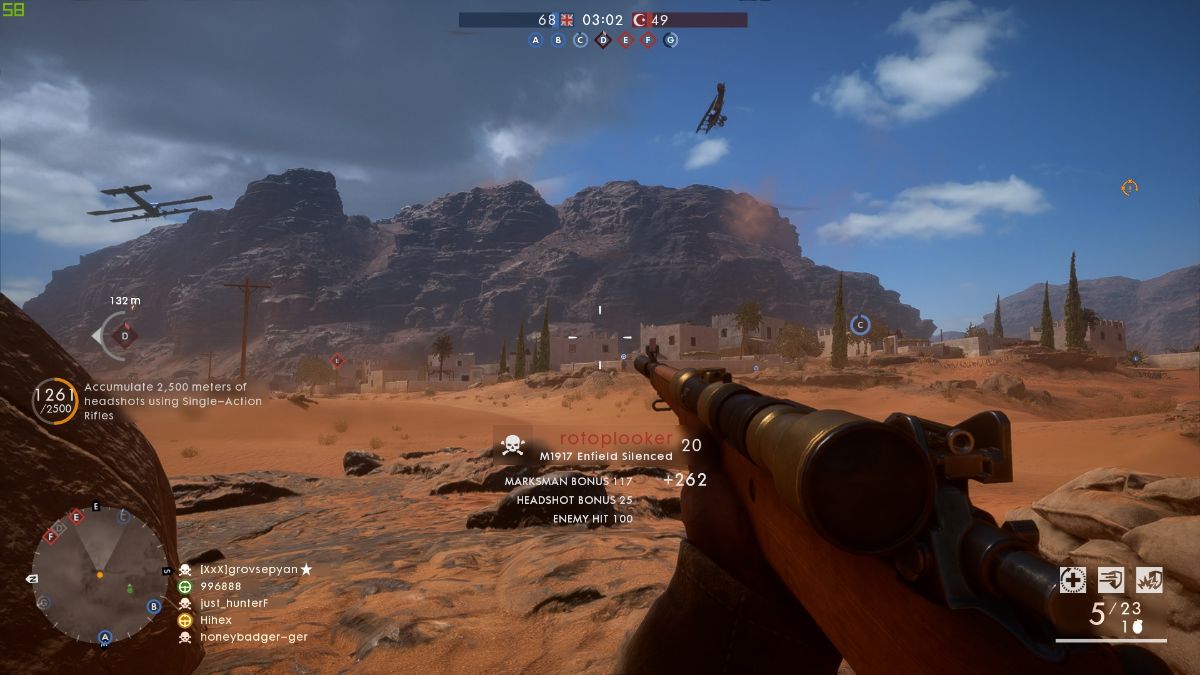Image resolution: width=1200 pixels, height=675 pixels.
Task: Click contested flag D in the top bar
Action: click(x=603, y=40)
